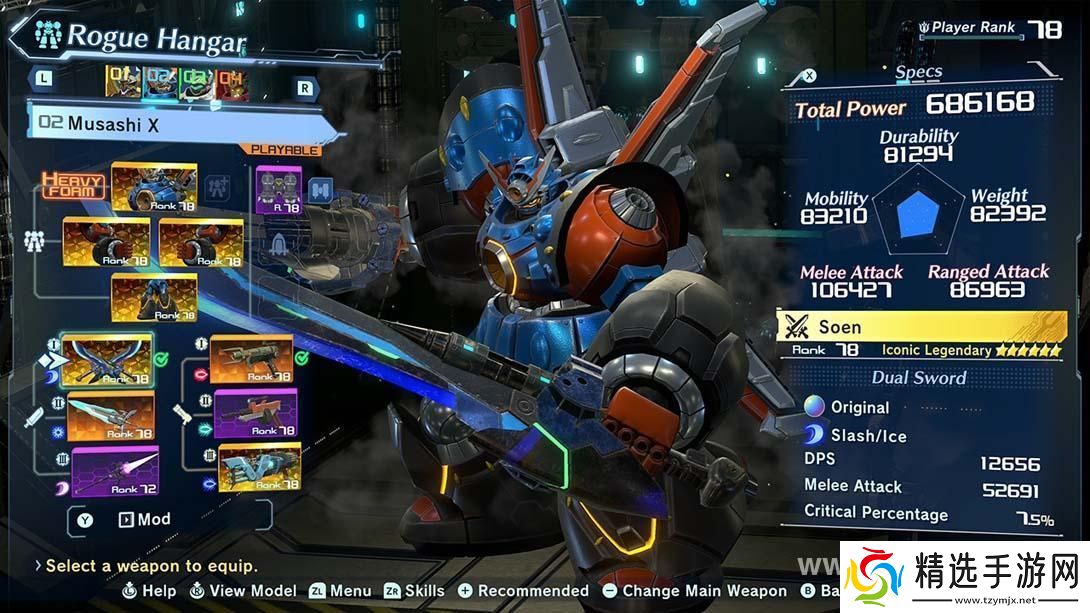Image resolution: width=1090 pixels, height=613 pixels.
Task: Select melee weapon slot II, the orange sword
Action: click(x=110, y=415)
